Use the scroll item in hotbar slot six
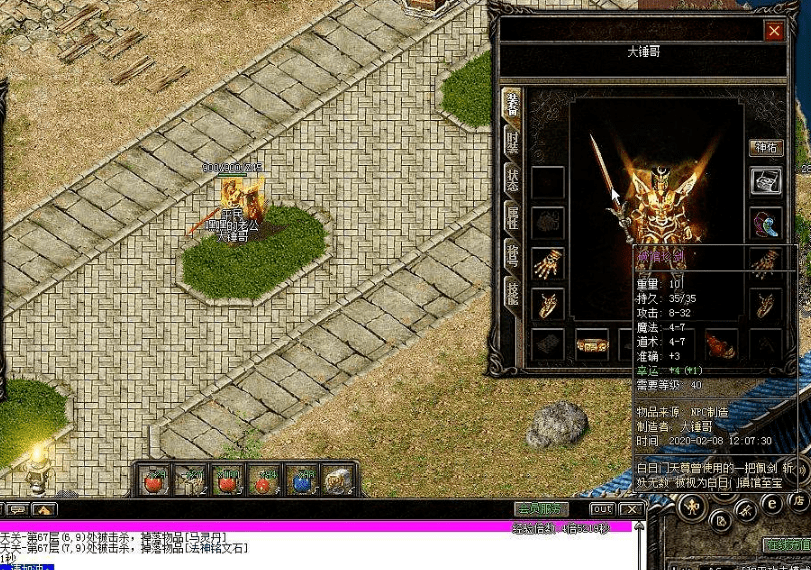Screen dimensions: 811x570 pyautogui.click(x=338, y=481)
